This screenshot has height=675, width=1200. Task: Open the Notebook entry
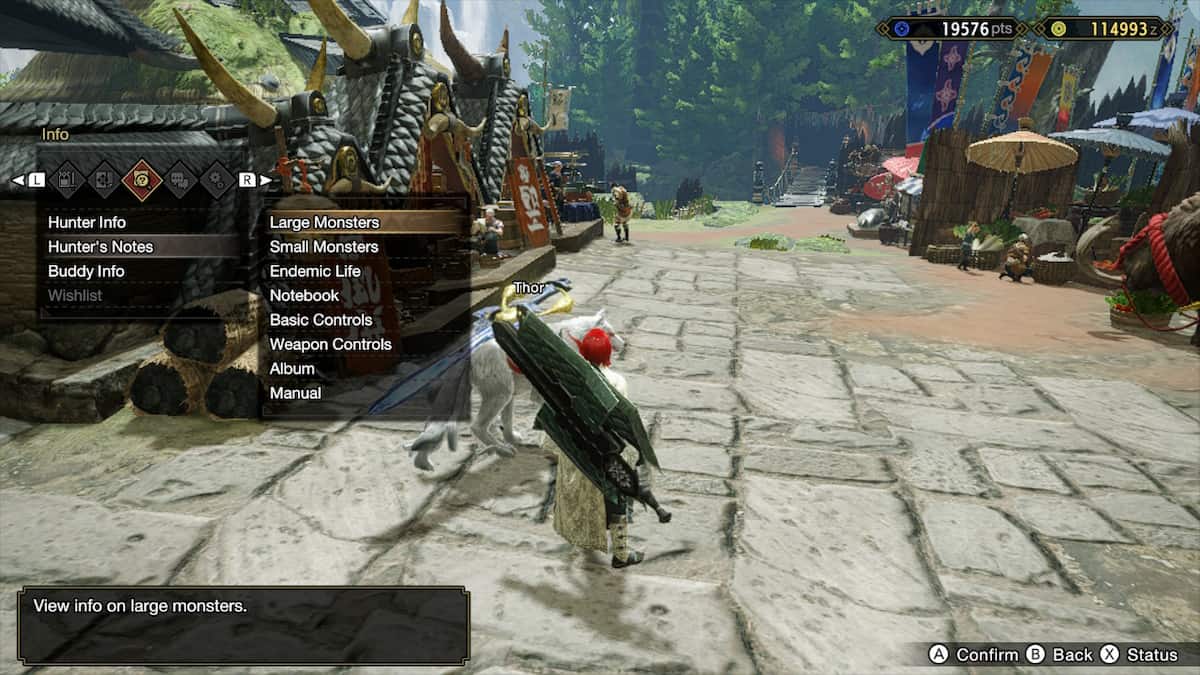pos(304,295)
